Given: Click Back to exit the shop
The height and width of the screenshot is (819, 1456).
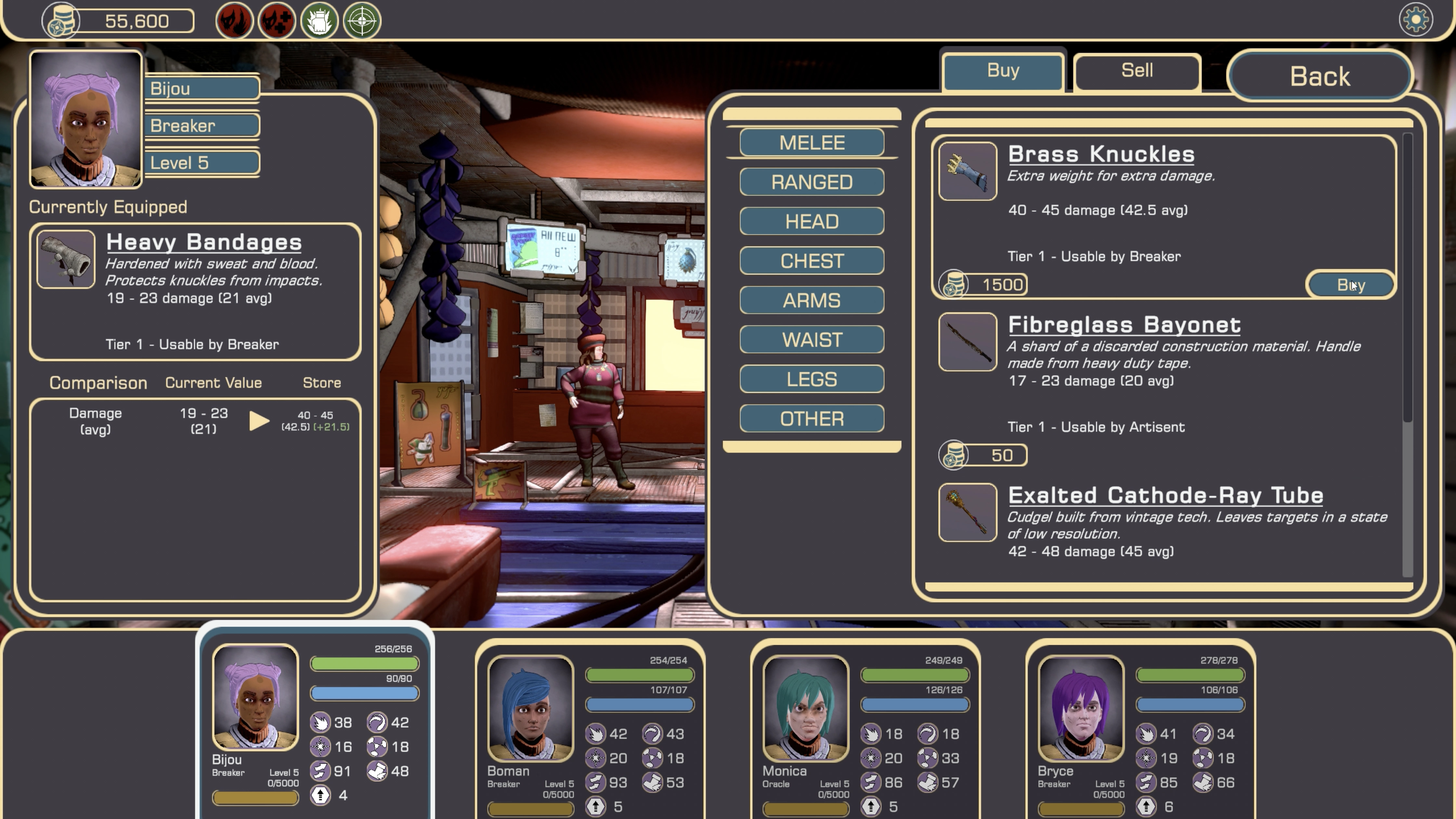Looking at the screenshot, I should tap(1320, 76).
